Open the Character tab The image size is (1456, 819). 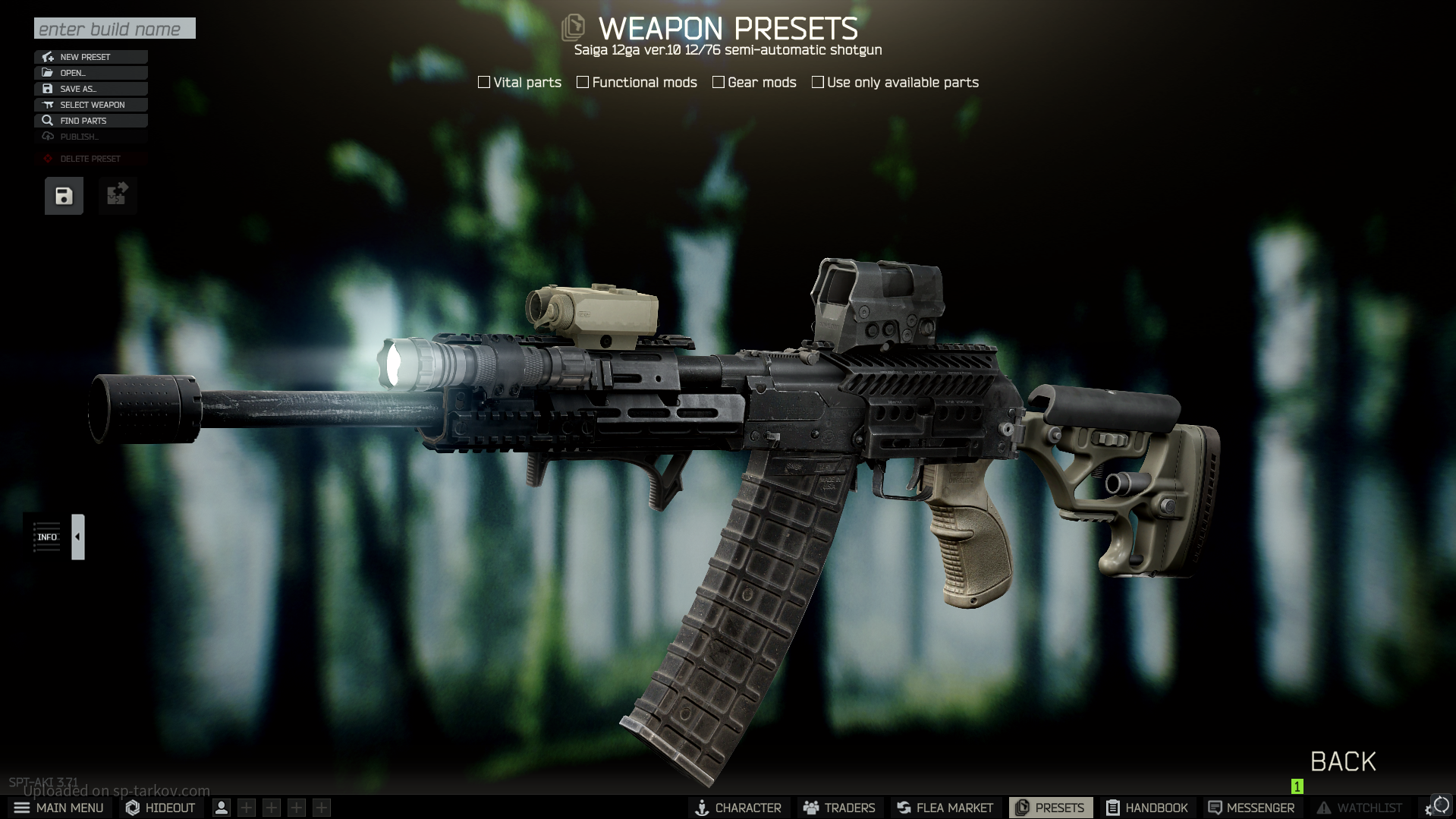coord(738,808)
